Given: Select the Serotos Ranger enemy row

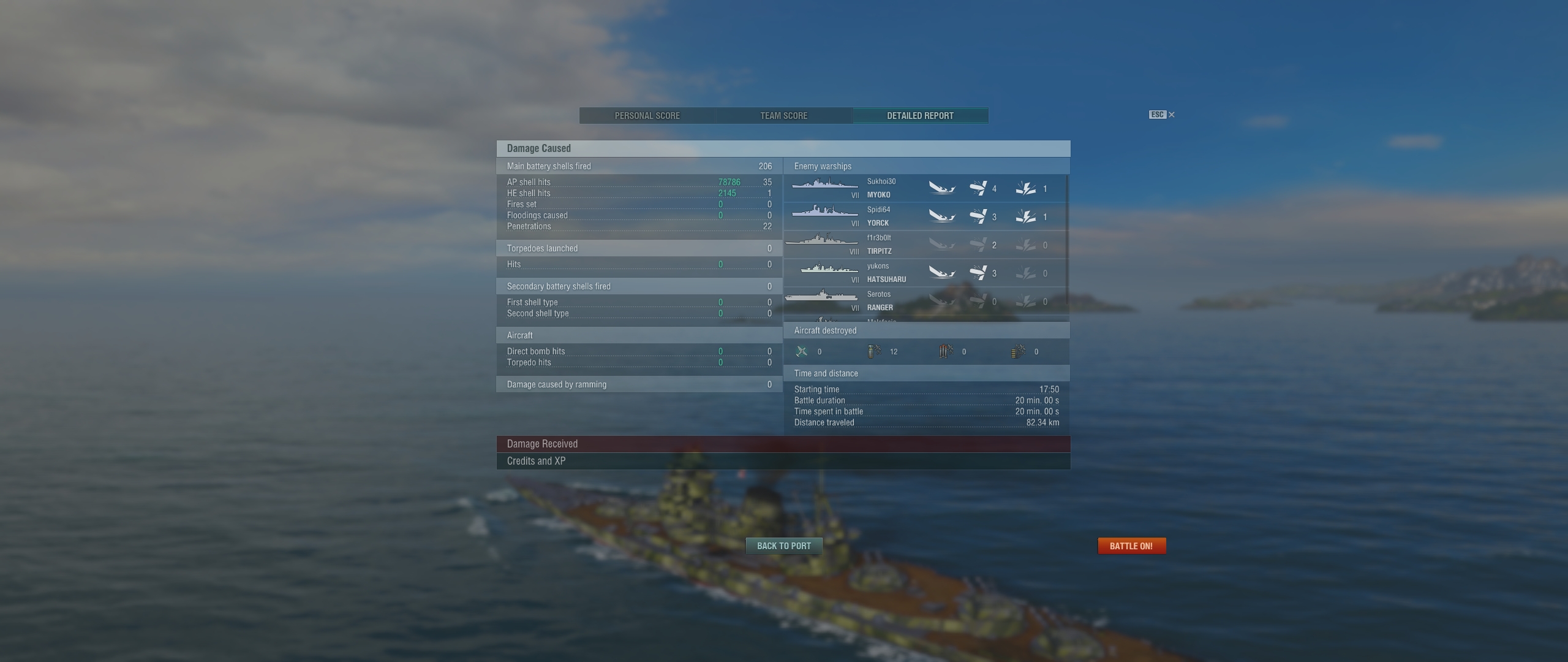Looking at the screenshot, I should [925, 301].
